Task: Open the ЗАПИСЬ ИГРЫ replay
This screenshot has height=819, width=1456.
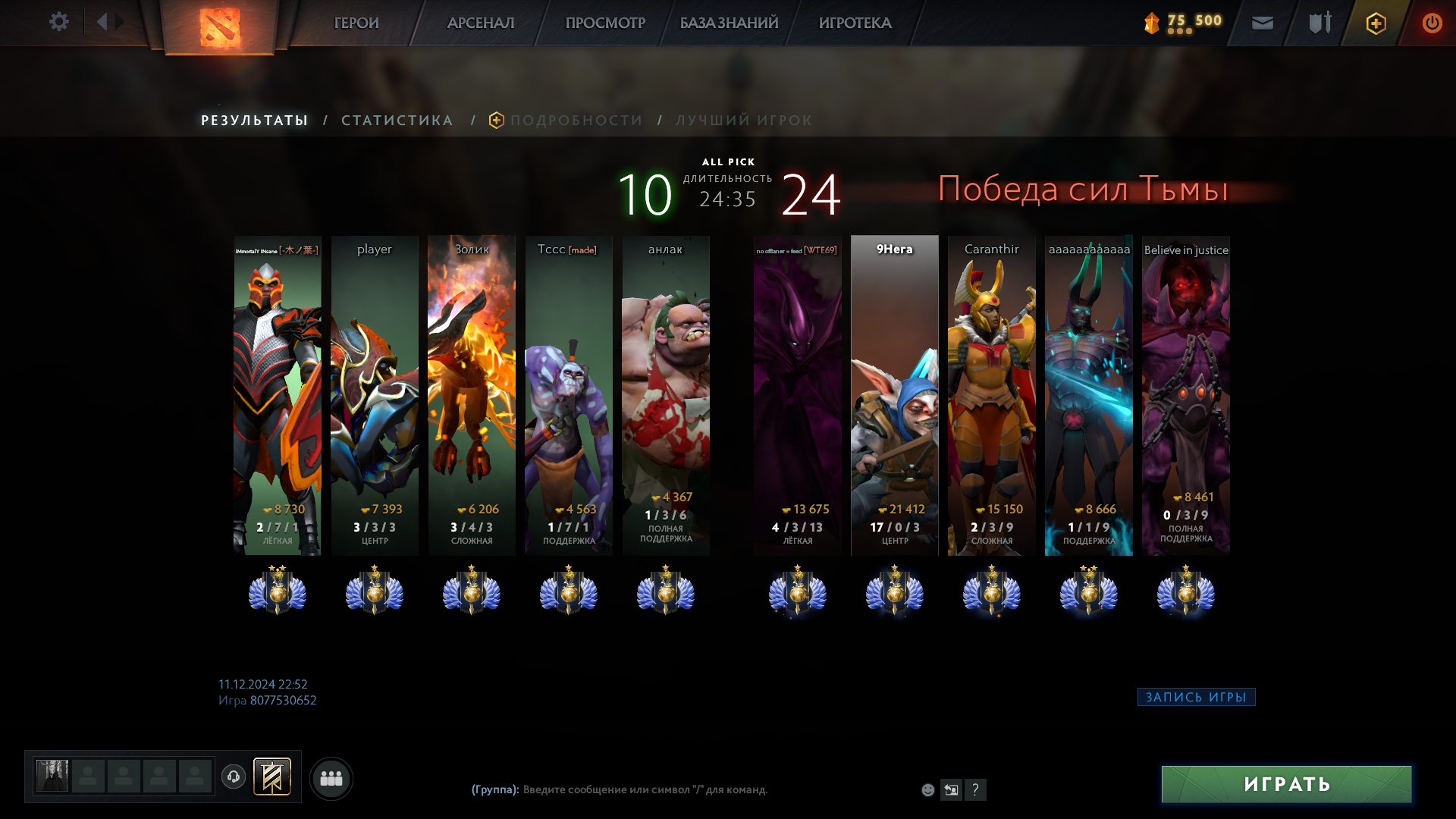Action: pos(1196,697)
